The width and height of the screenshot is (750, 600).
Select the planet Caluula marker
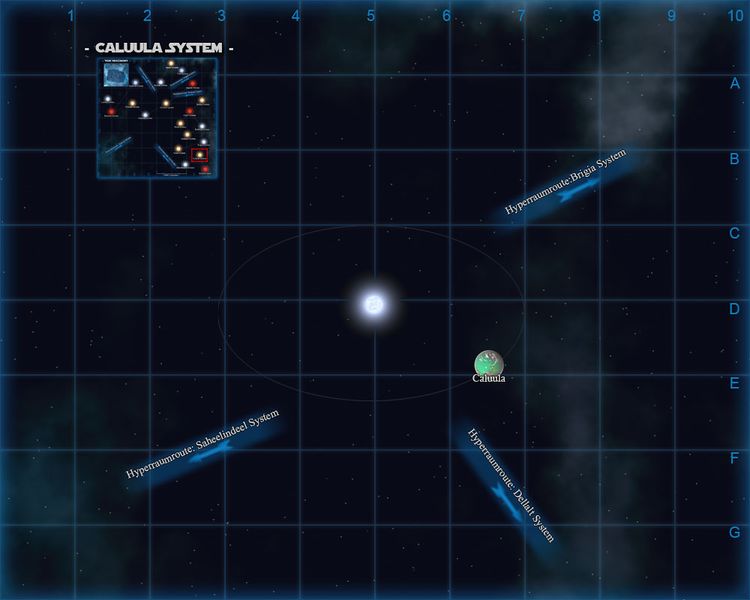coord(489,363)
